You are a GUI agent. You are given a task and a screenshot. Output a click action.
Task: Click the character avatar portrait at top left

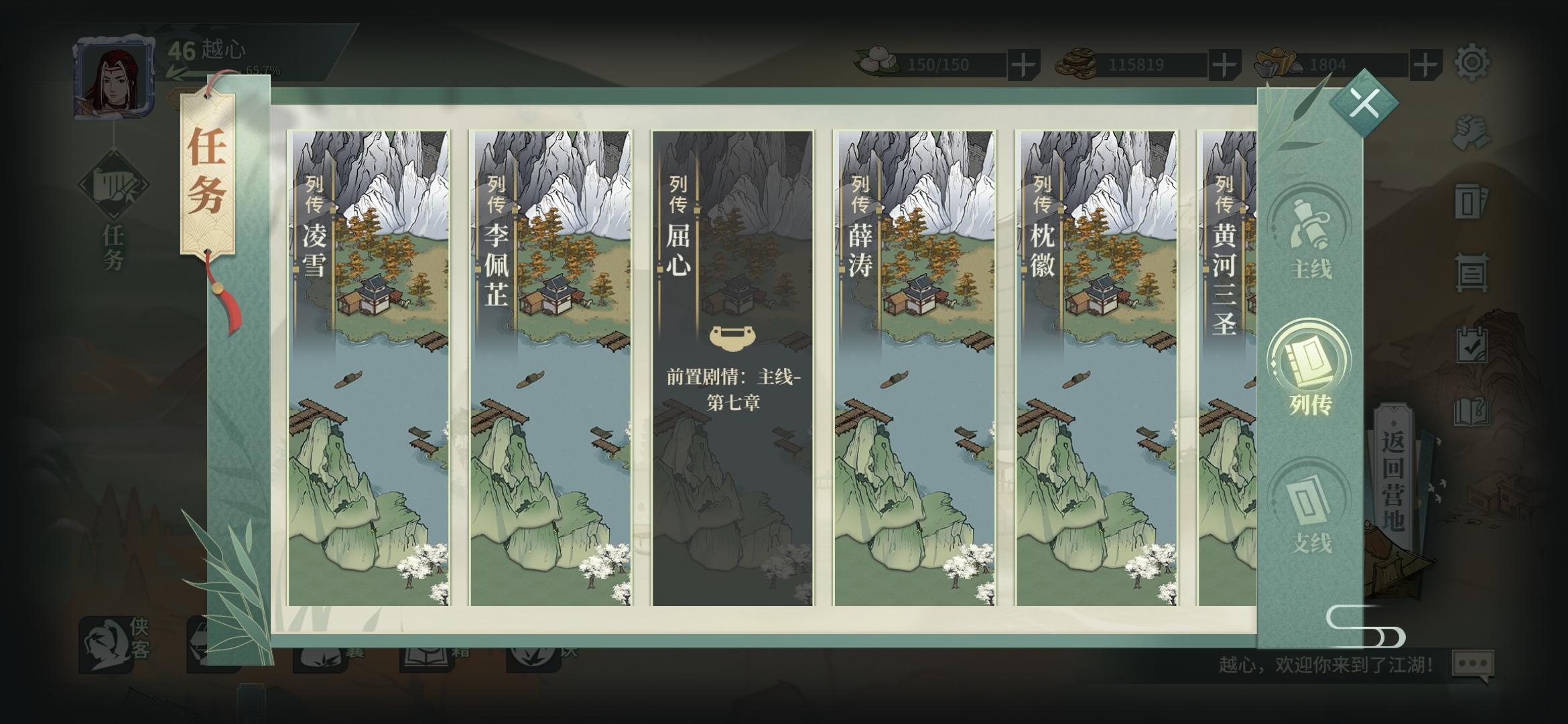pyautogui.click(x=115, y=78)
